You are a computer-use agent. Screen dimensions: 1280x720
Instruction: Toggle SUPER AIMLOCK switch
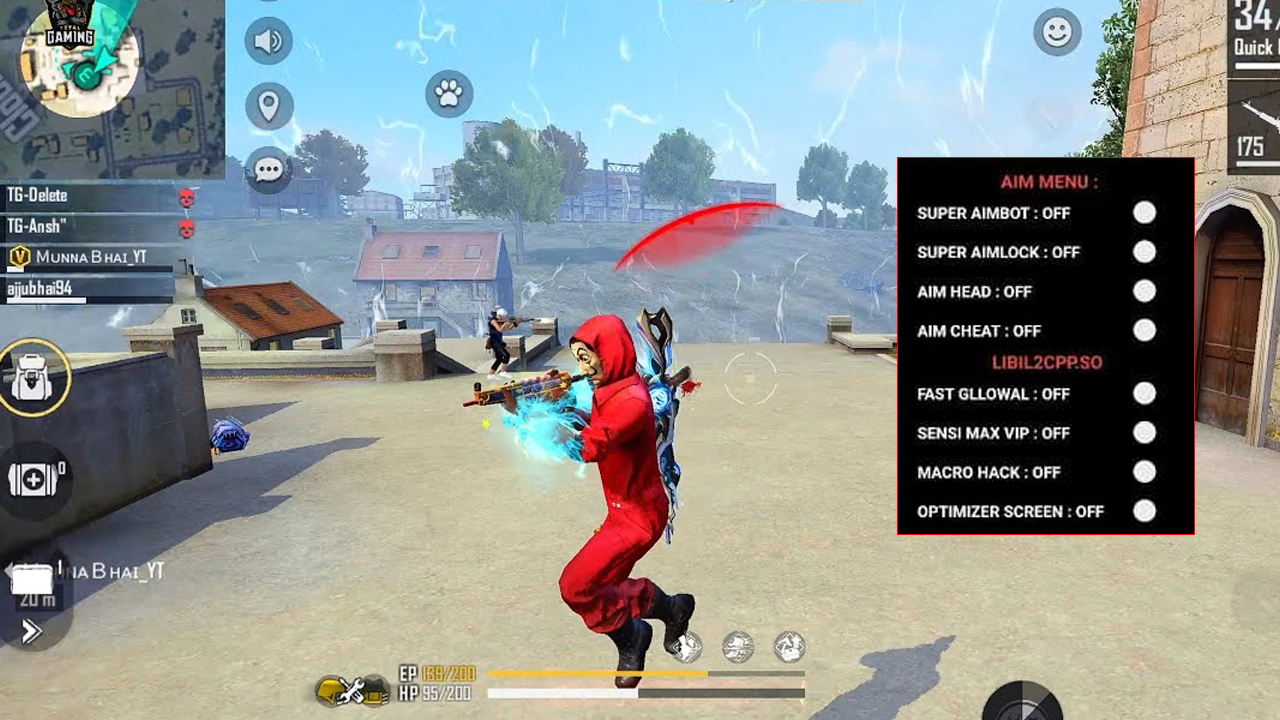click(x=1144, y=252)
